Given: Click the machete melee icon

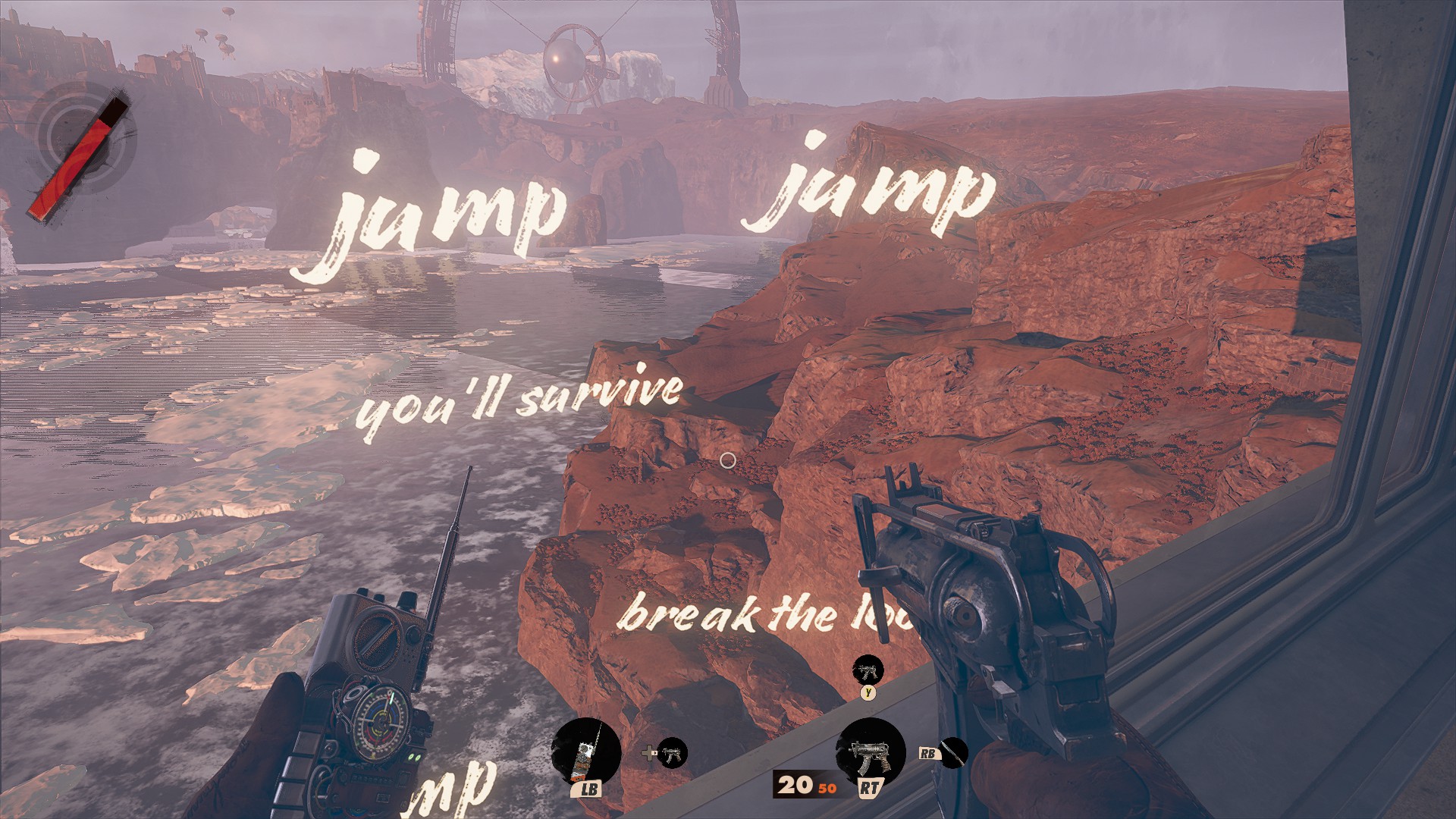Looking at the screenshot, I should pos(953,753).
